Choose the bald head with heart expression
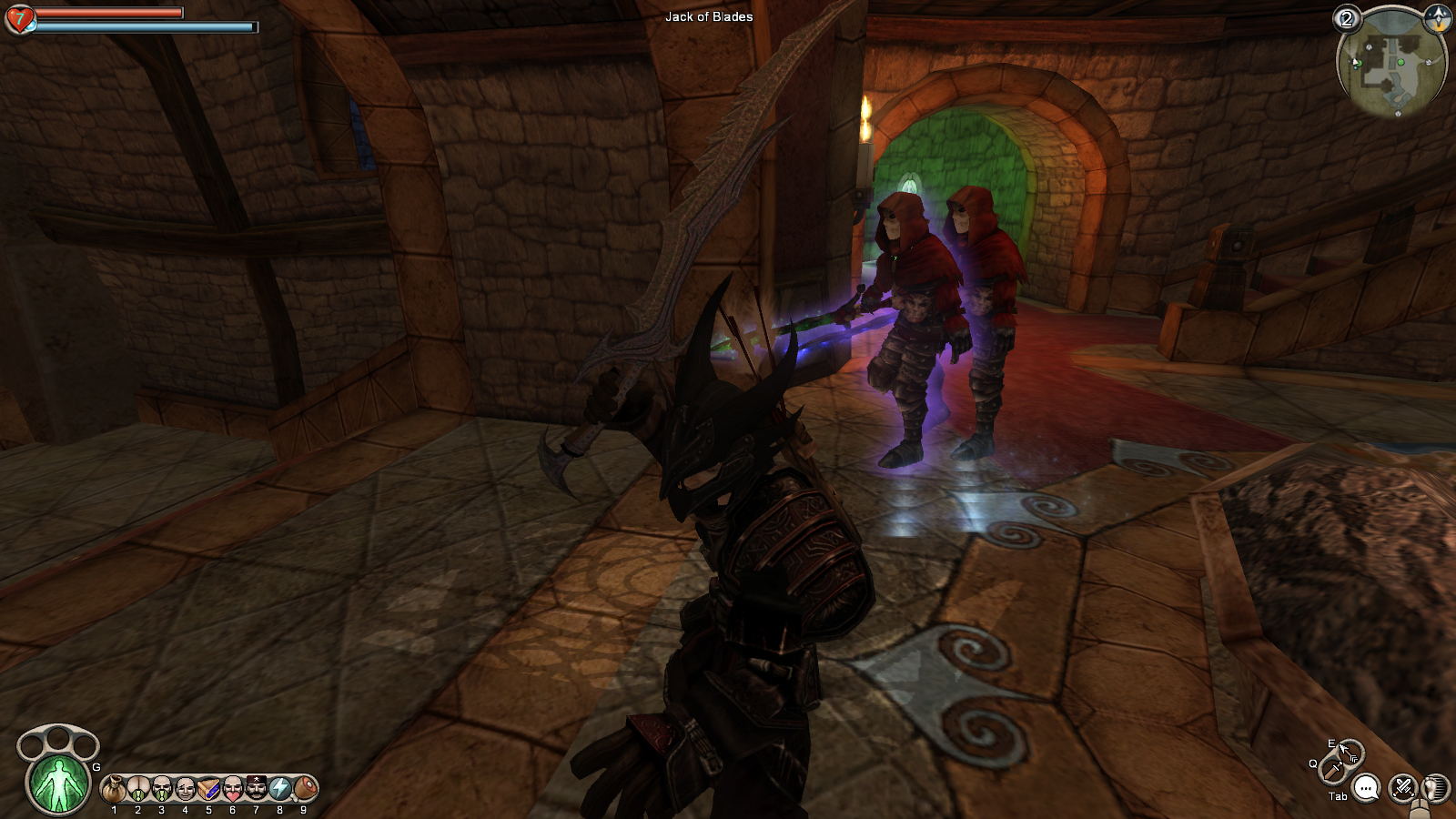Image resolution: width=1456 pixels, height=819 pixels. 232,788
